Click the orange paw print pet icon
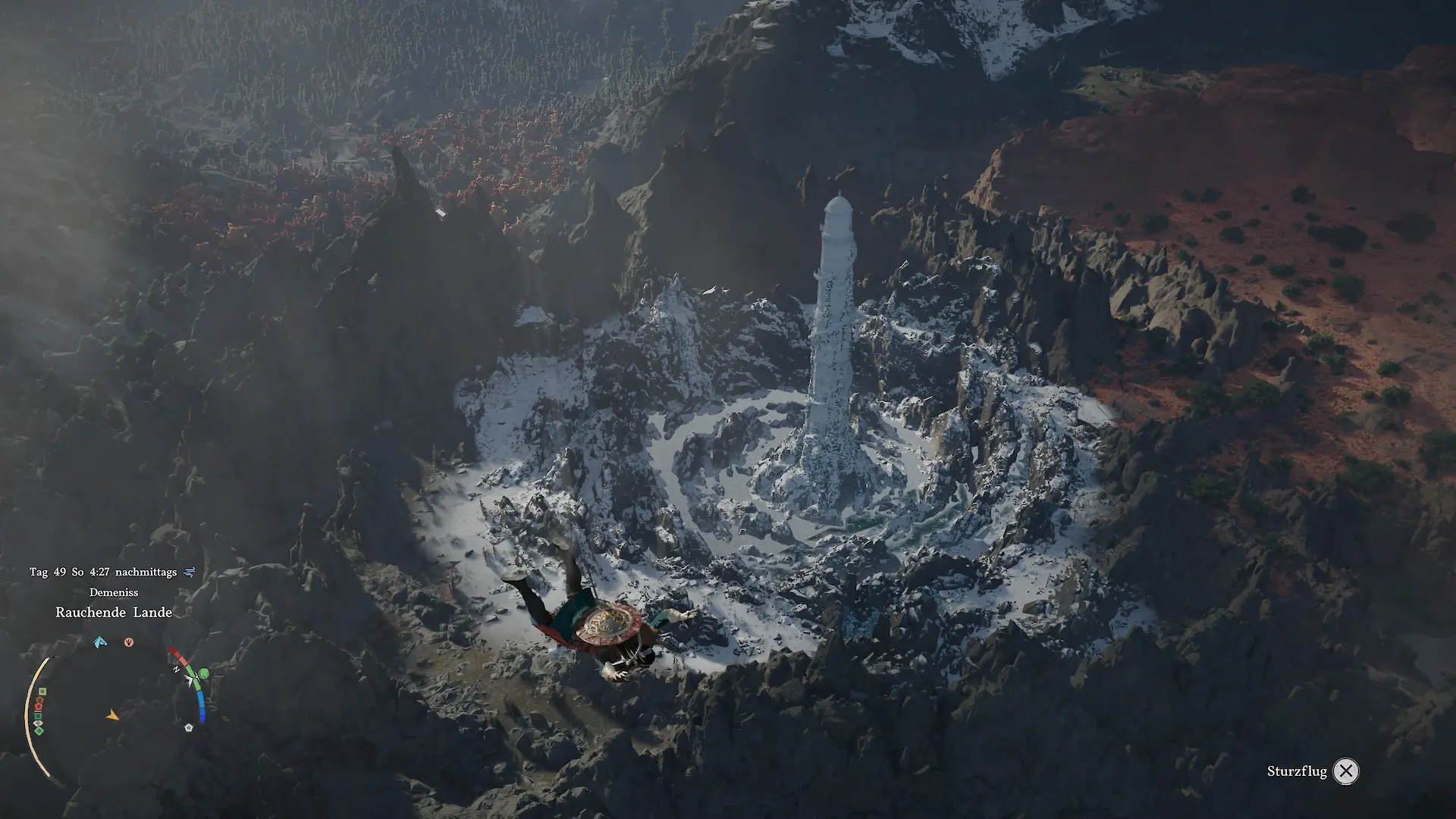The image size is (1456, 819). (129, 642)
